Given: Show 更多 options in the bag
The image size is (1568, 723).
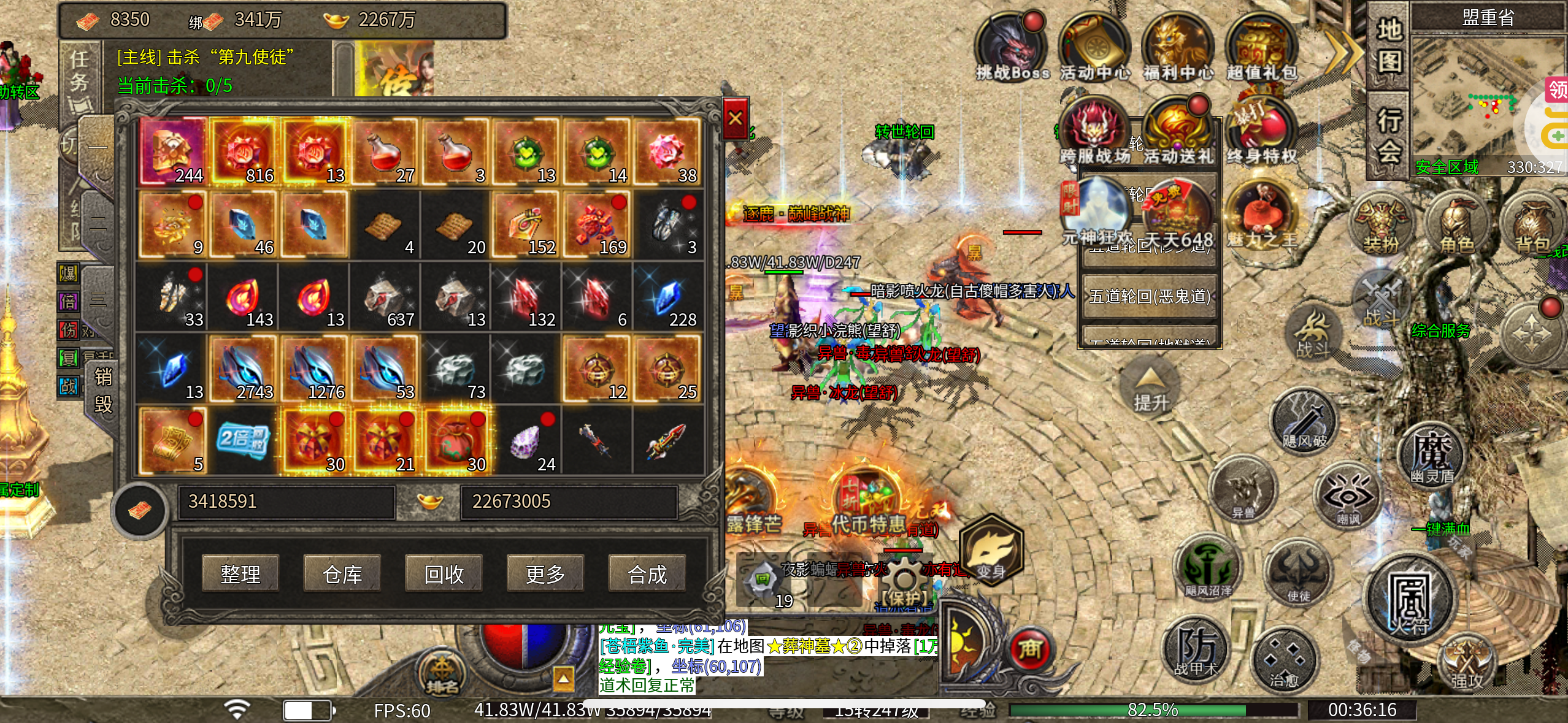Looking at the screenshot, I should pyautogui.click(x=545, y=573).
